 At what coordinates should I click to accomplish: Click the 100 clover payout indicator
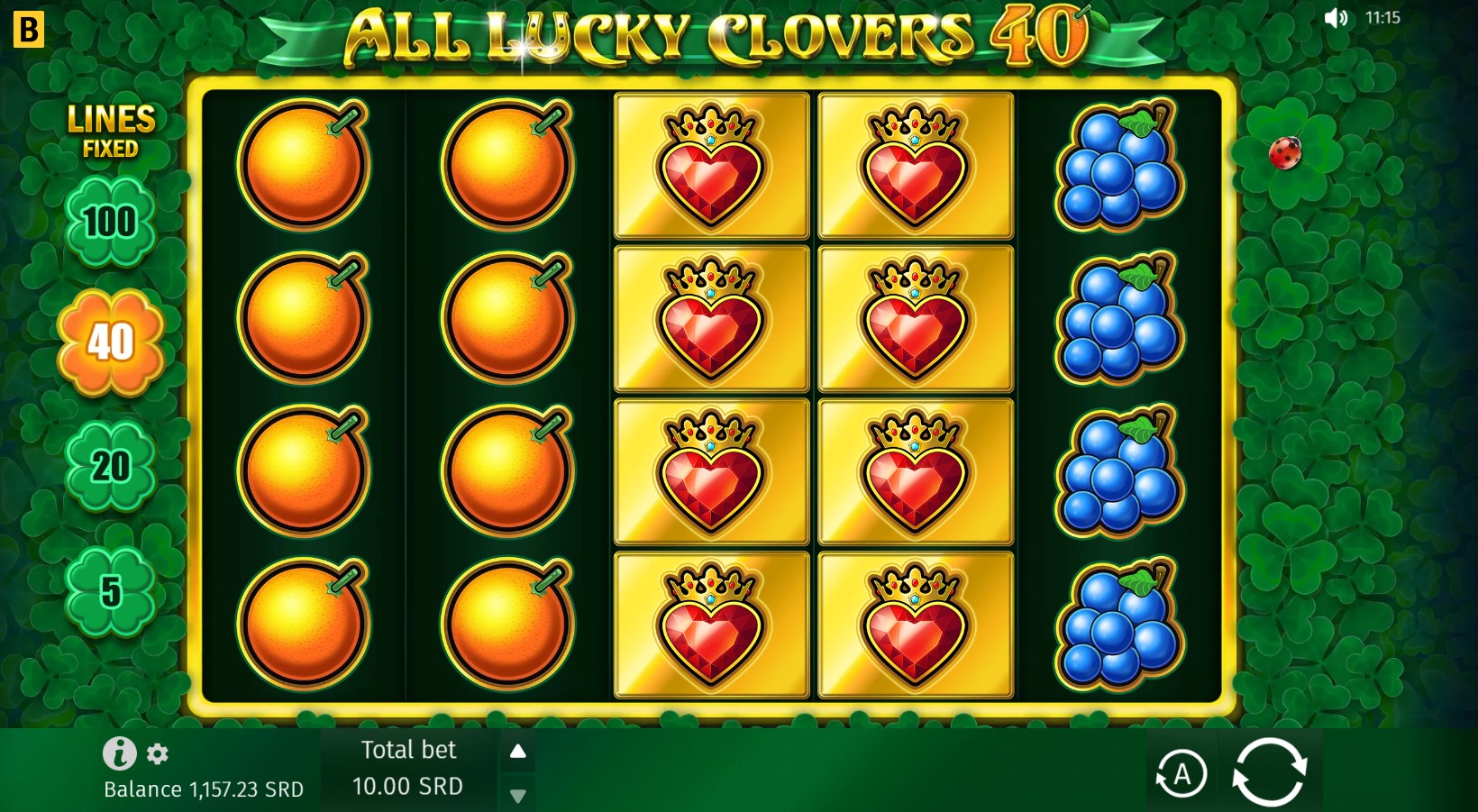pyautogui.click(x=108, y=222)
